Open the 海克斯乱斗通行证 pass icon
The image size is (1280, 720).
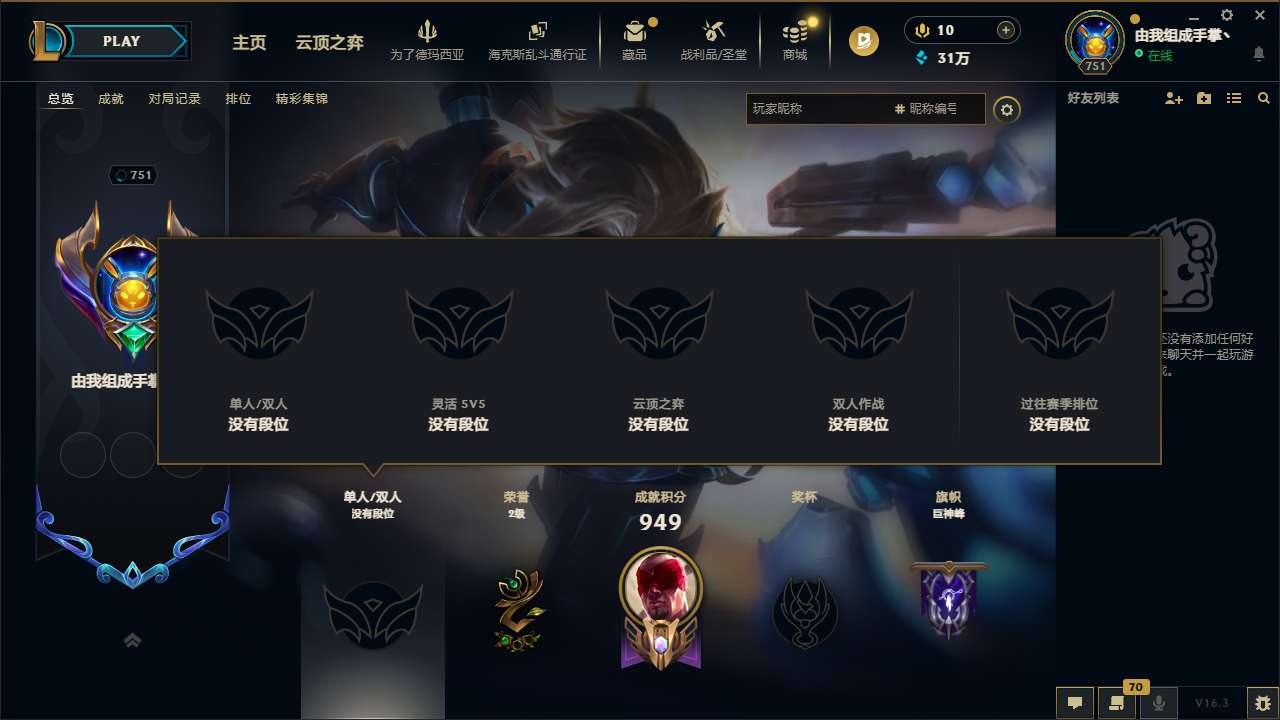537,40
